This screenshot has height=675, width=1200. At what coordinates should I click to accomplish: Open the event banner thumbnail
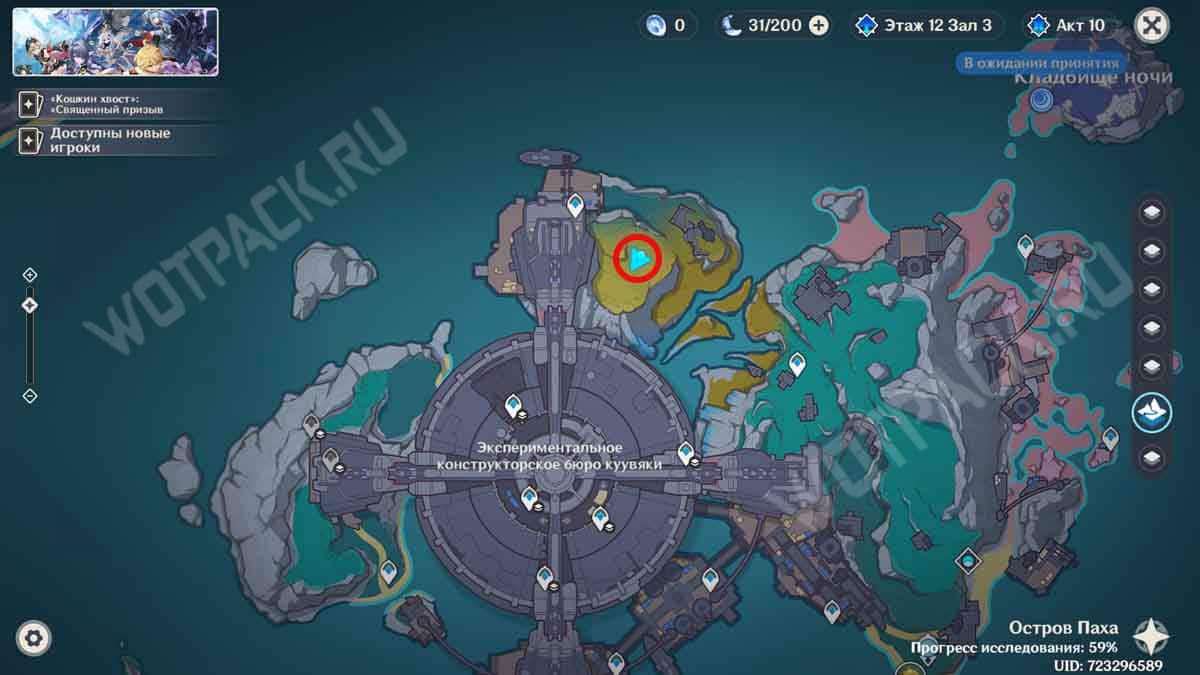(x=115, y=42)
